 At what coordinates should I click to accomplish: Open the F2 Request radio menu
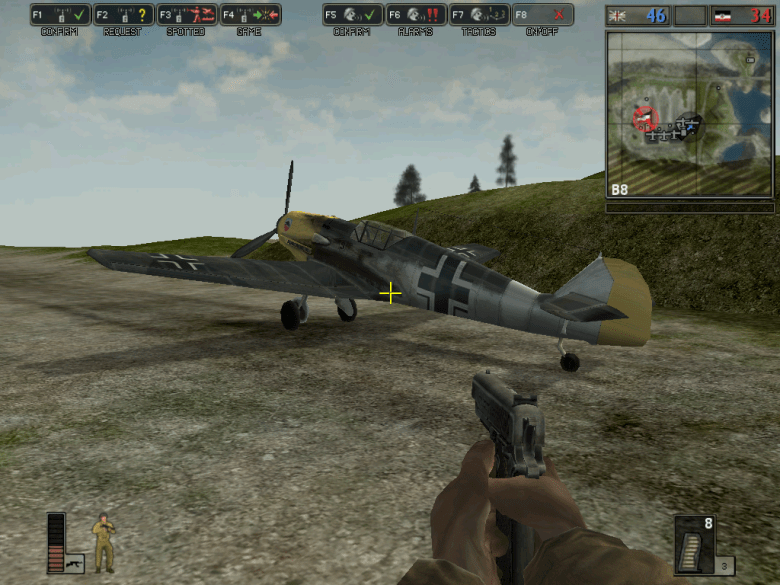[123, 15]
